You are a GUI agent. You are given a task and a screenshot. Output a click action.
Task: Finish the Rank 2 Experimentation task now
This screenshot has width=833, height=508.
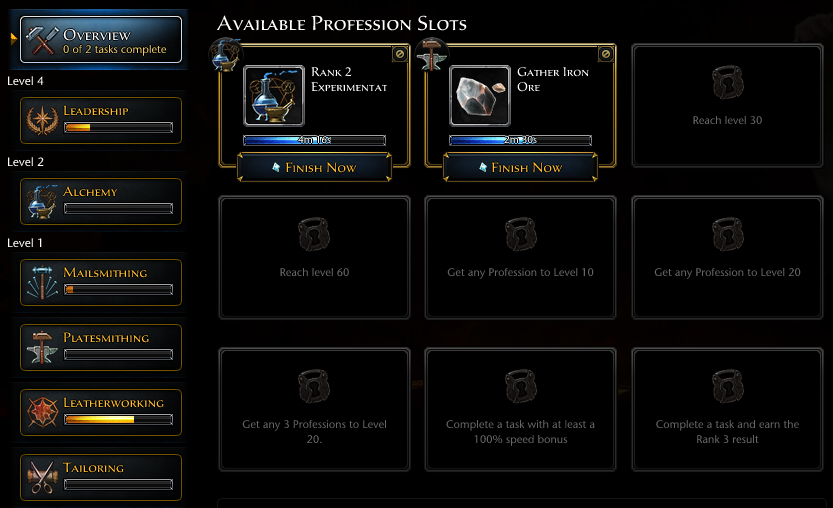(x=316, y=167)
